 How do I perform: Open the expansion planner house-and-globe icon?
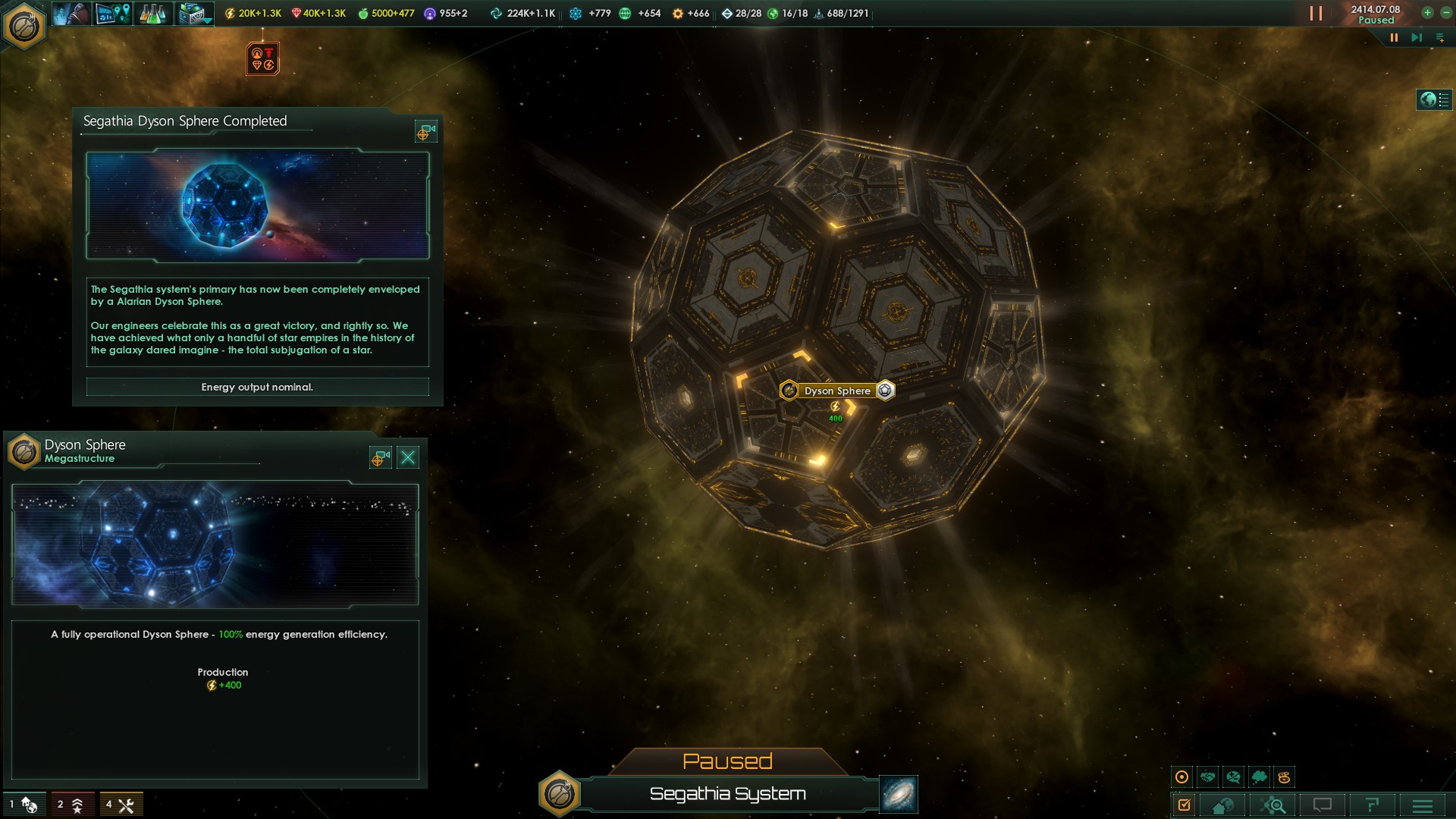1223,804
